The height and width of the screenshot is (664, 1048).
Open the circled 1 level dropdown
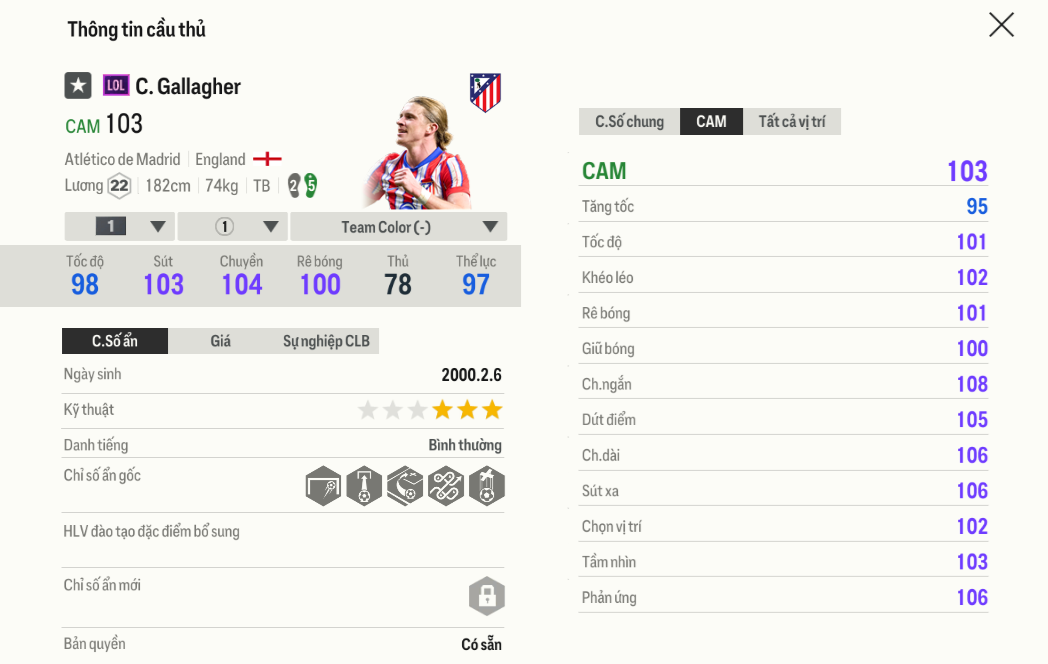(232, 227)
